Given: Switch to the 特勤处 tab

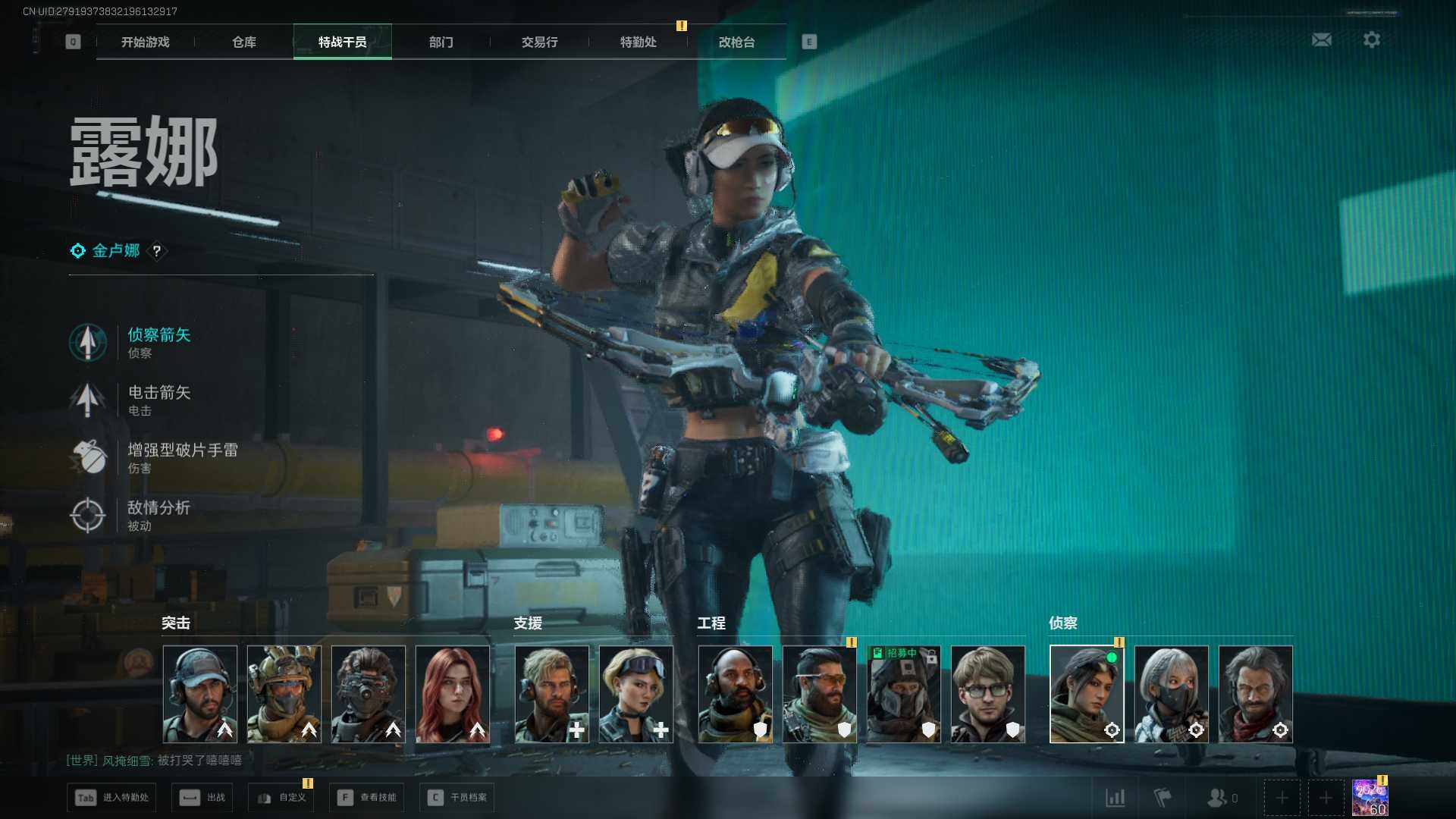Looking at the screenshot, I should coord(639,42).
